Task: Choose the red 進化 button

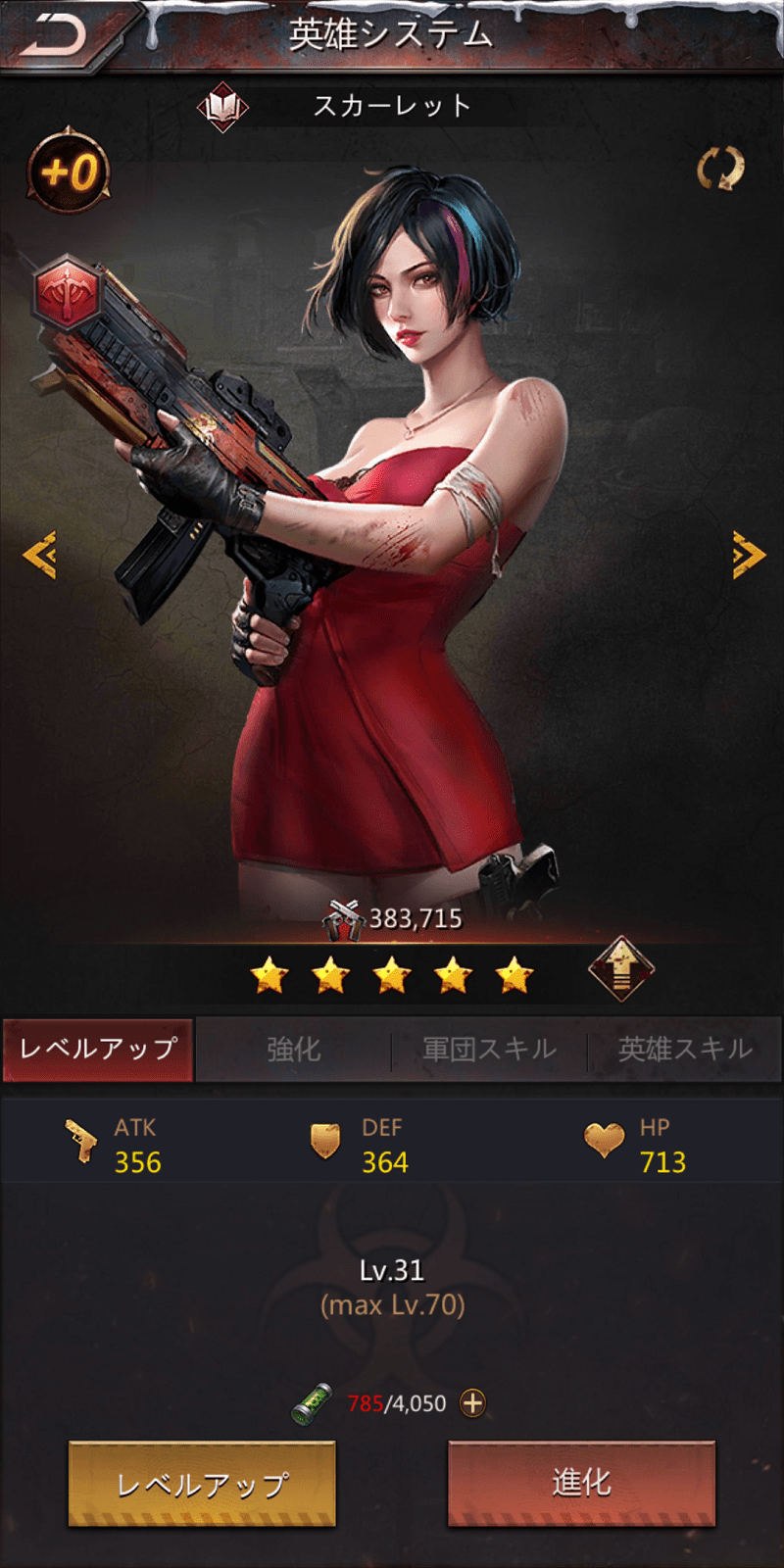Action: pyautogui.click(x=581, y=1484)
